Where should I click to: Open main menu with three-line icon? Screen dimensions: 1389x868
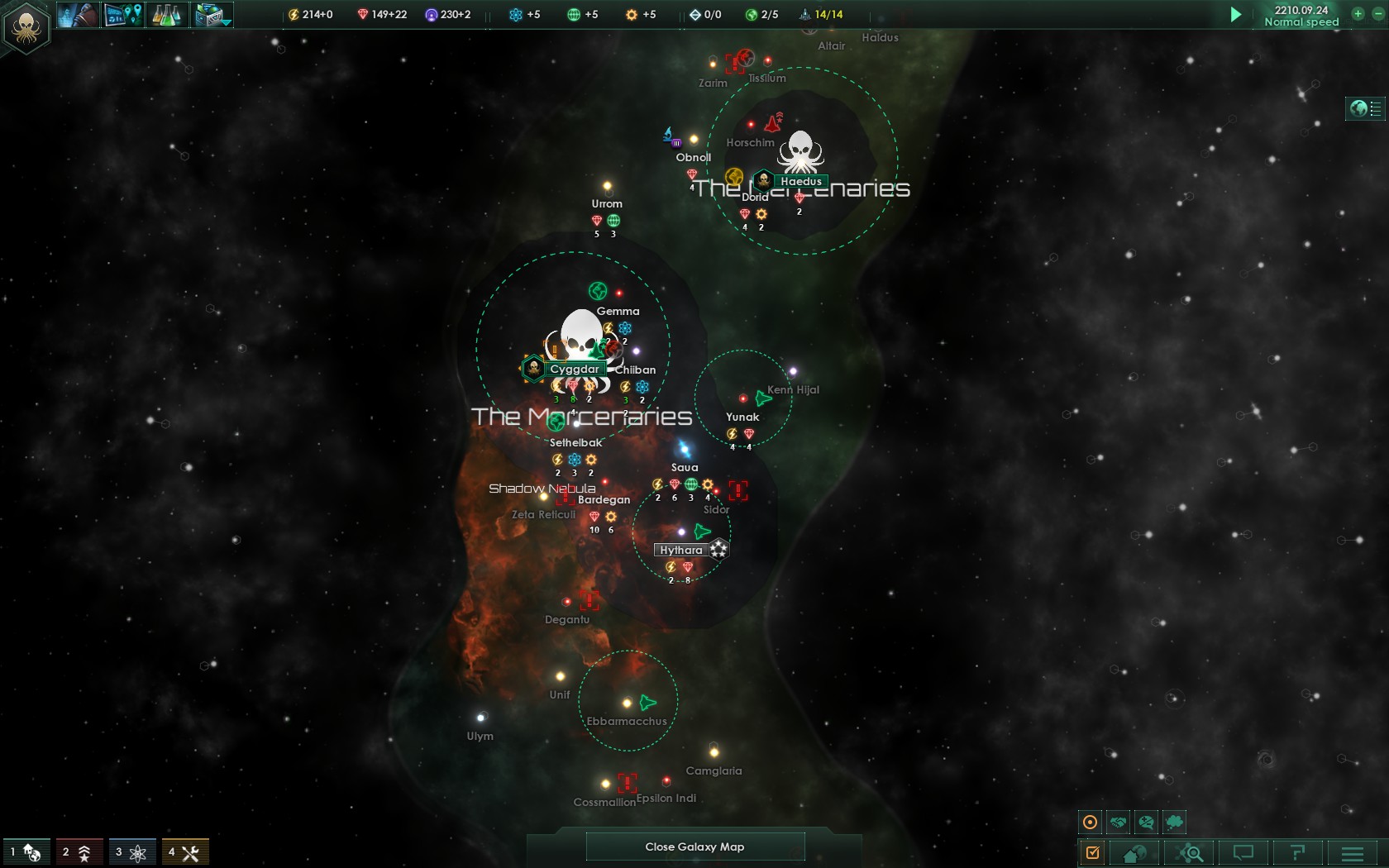[1353, 852]
